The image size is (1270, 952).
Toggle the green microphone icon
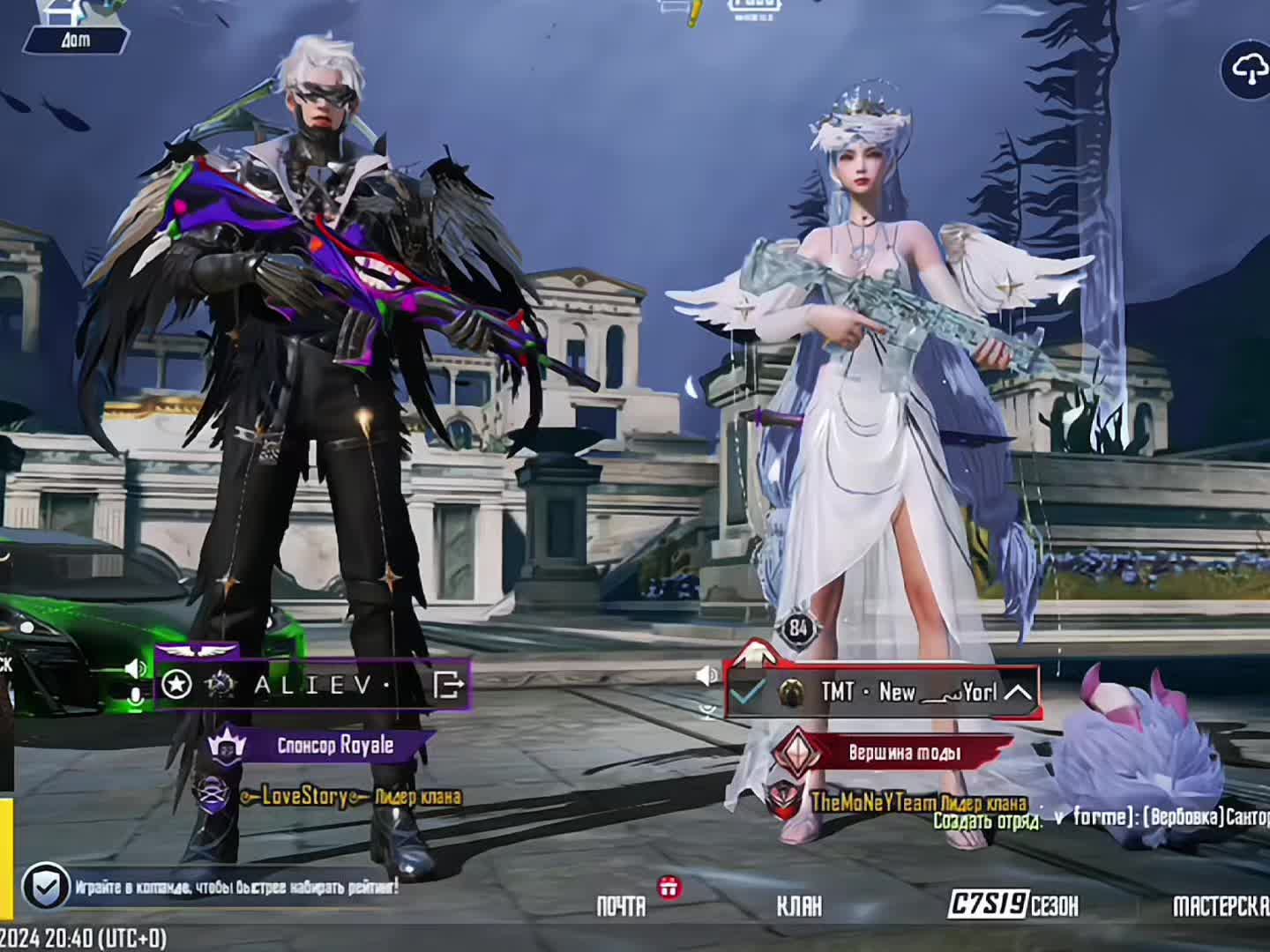pos(136,696)
